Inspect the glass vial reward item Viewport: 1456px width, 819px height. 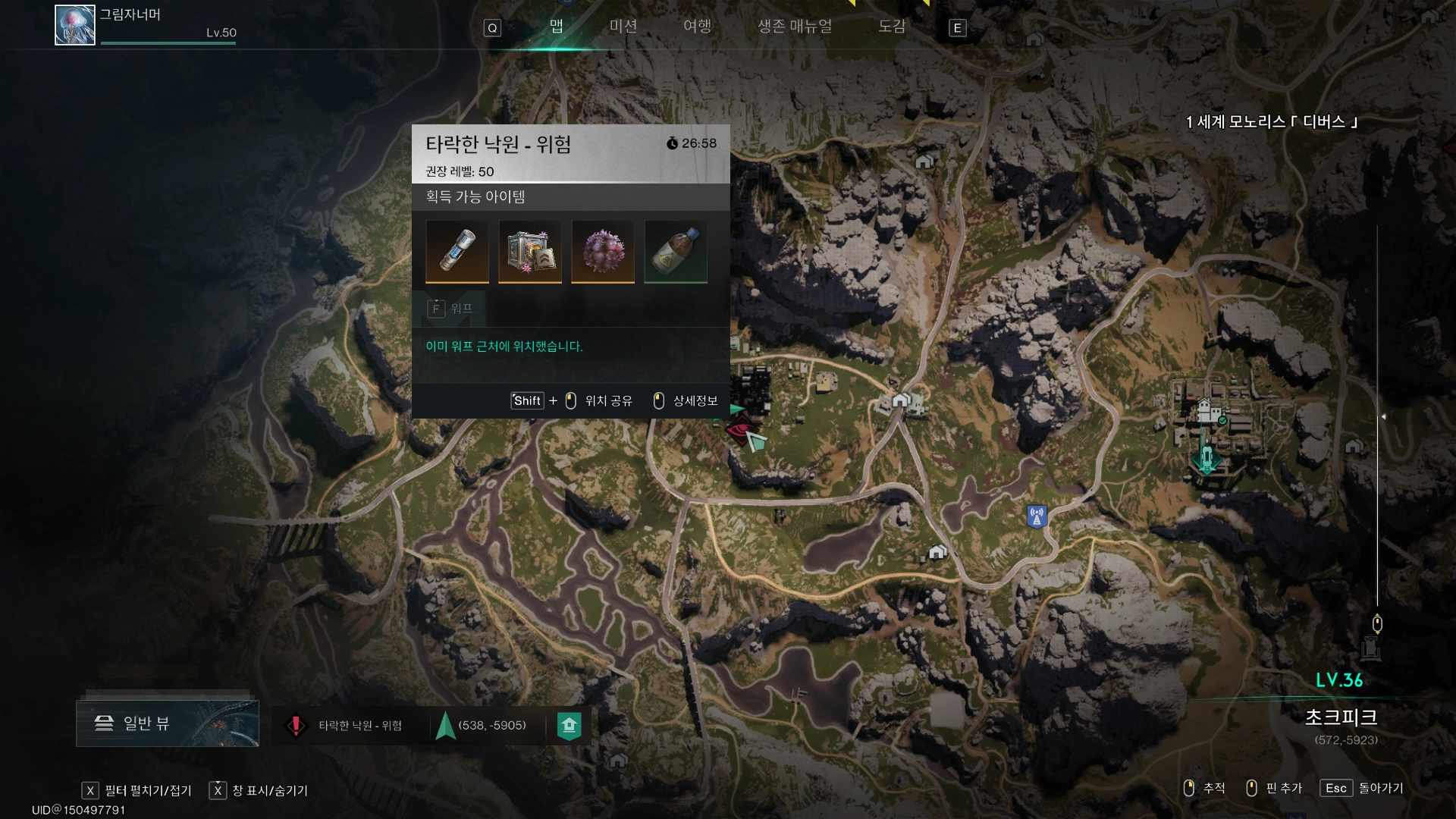(457, 251)
